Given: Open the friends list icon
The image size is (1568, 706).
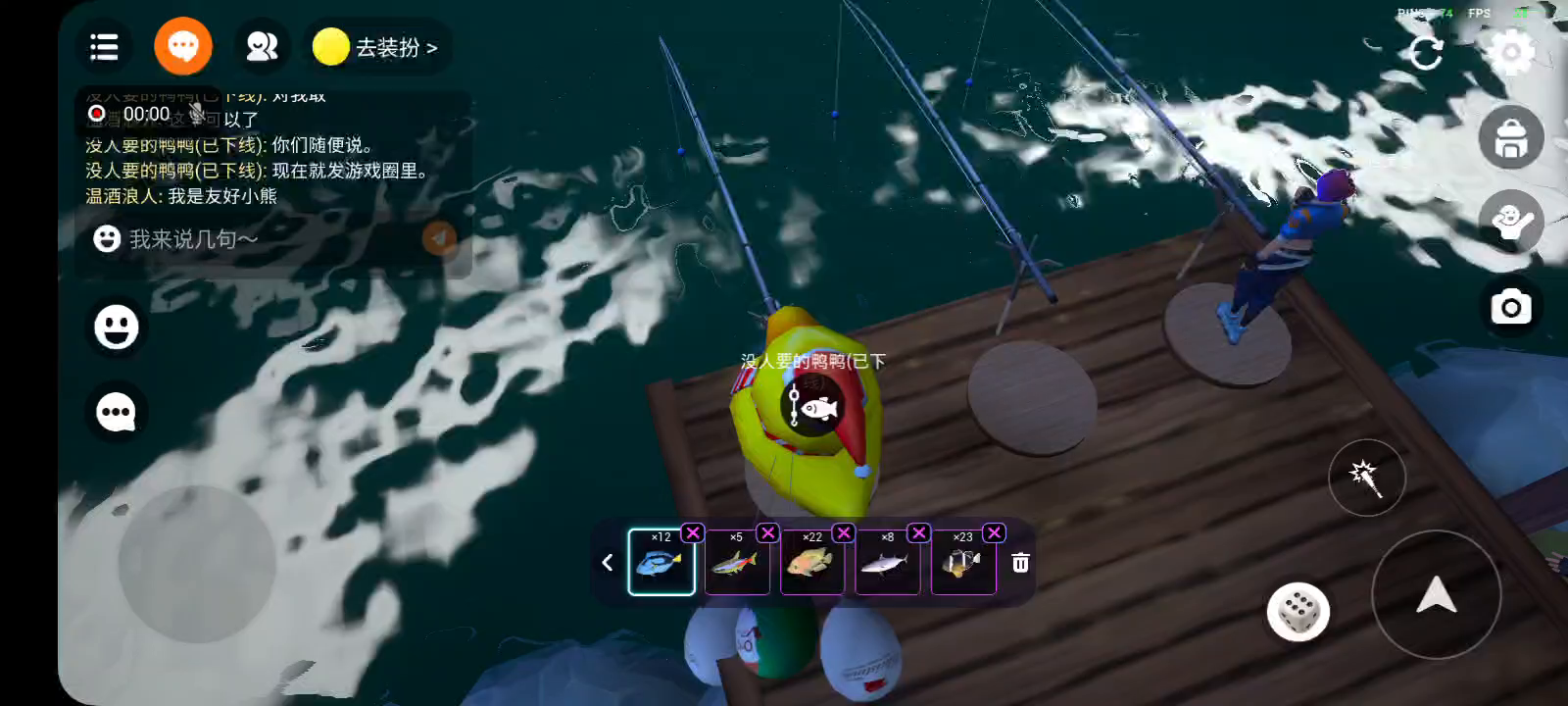Looking at the screenshot, I should coord(262,47).
